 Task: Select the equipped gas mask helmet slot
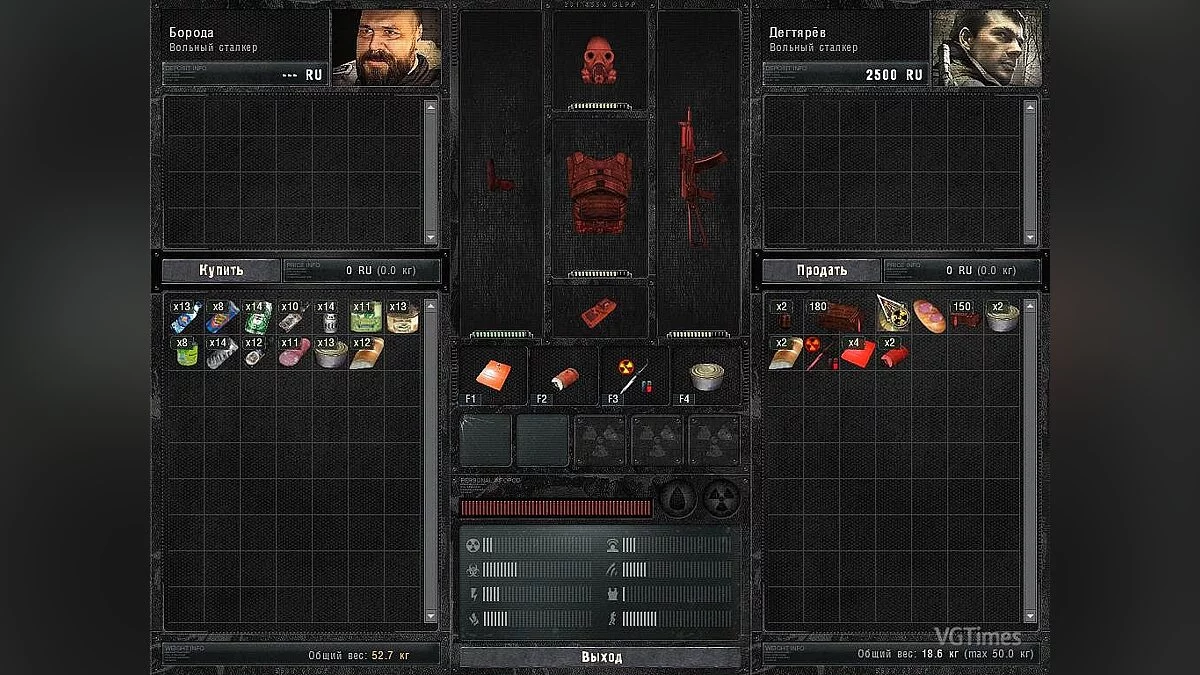point(600,59)
